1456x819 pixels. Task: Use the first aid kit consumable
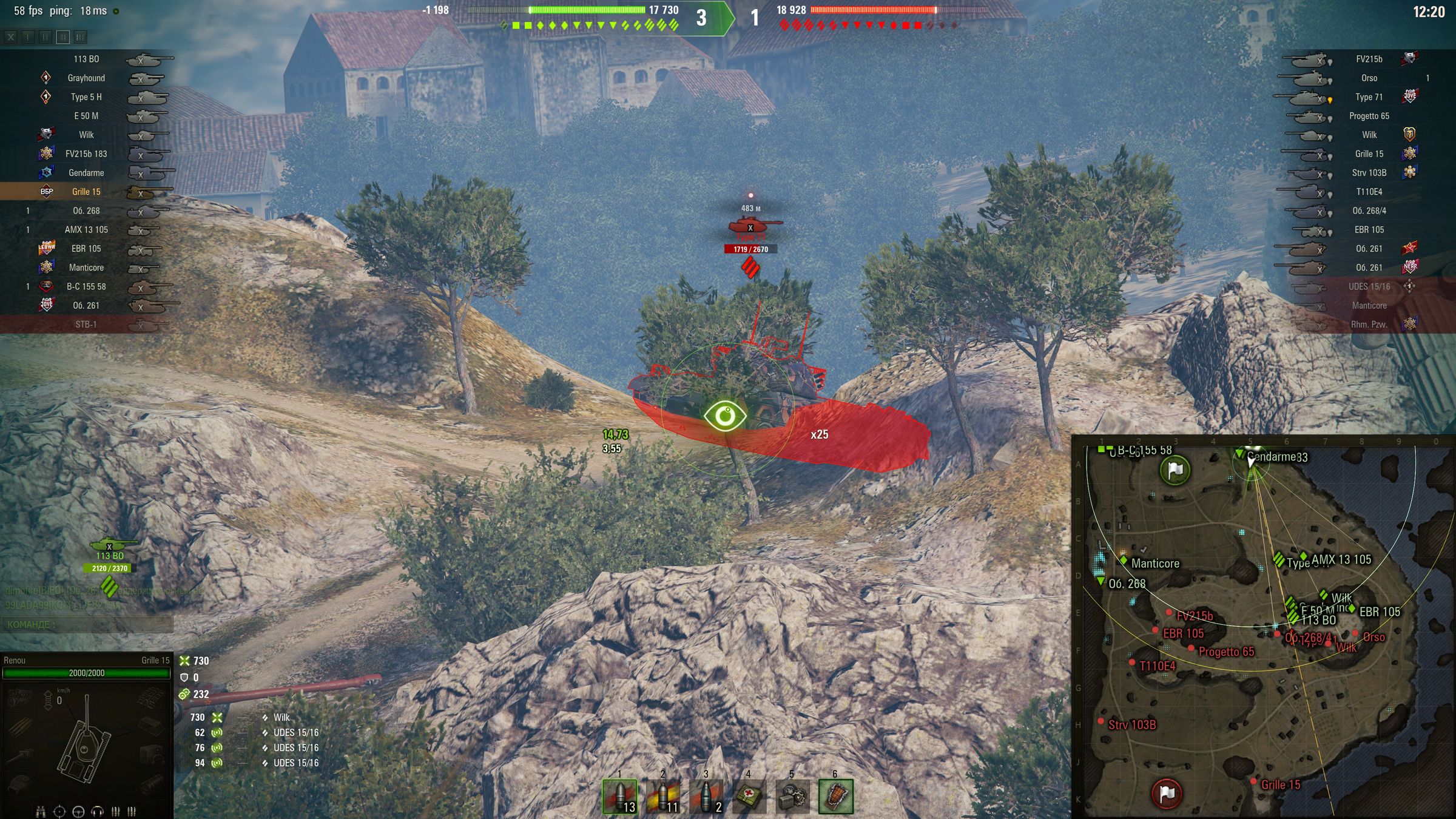749,797
